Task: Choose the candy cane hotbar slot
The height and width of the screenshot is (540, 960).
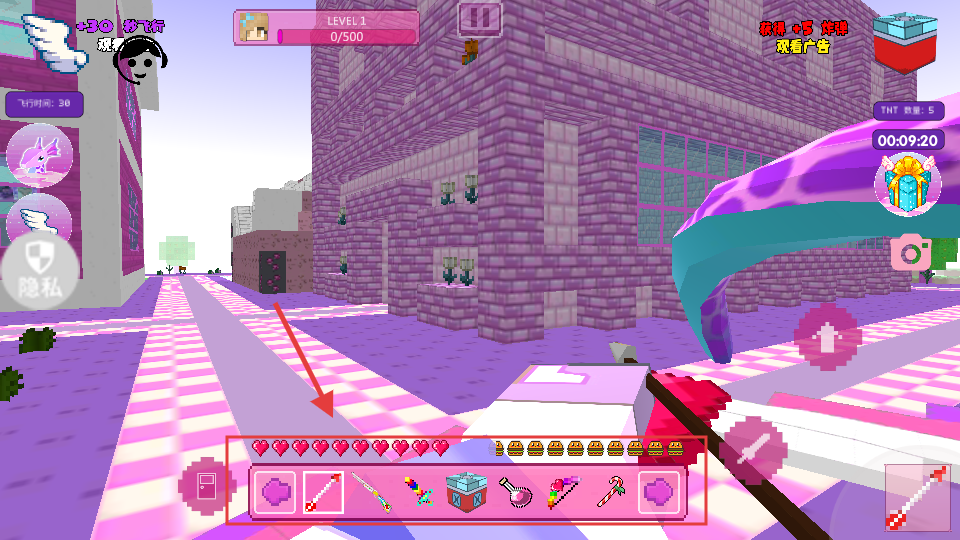Action: [x=611, y=492]
